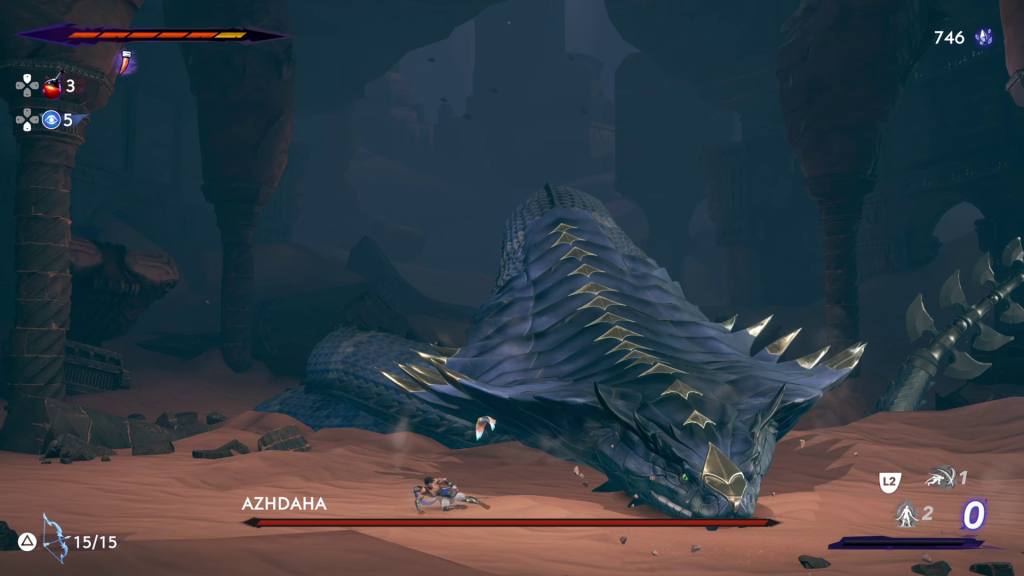The width and height of the screenshot is (1024, 576).
Task: Click the purple time crystal currency icon
Action: 984,38
